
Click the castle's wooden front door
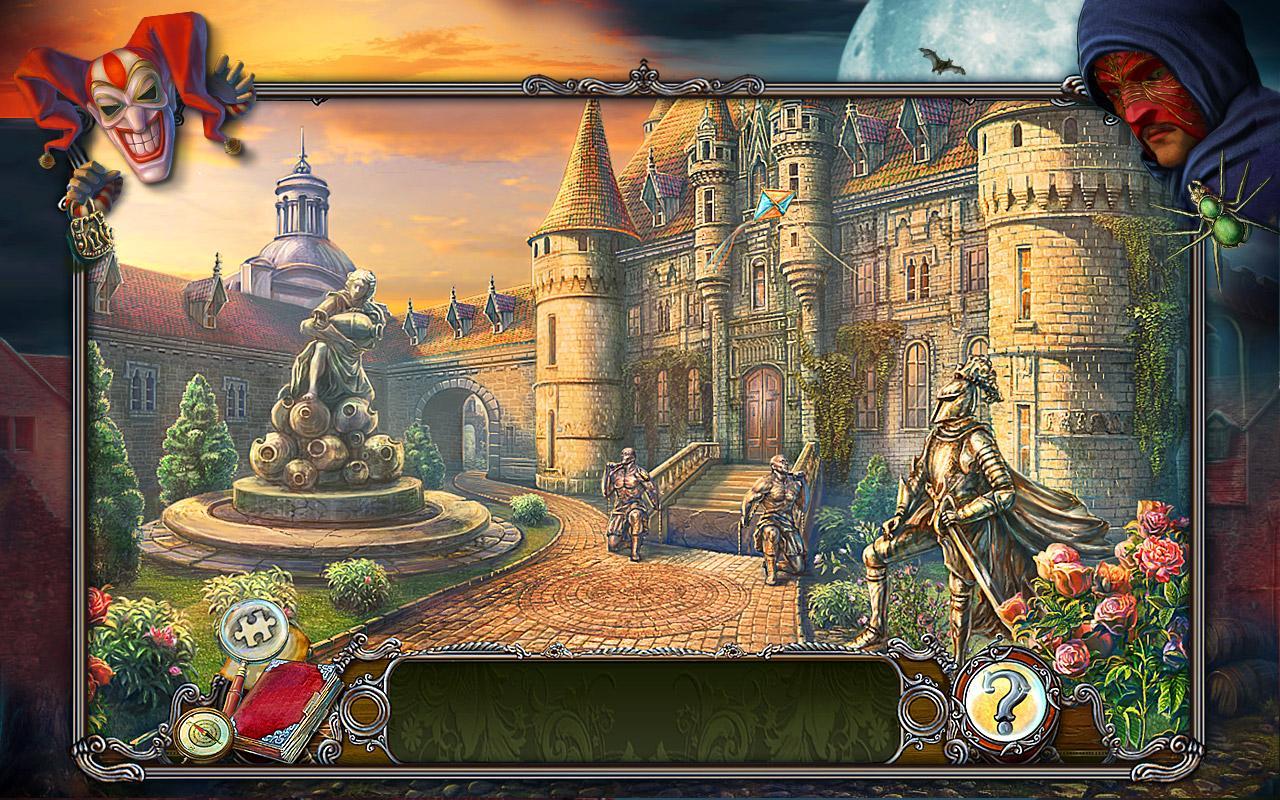coord(762,405)
